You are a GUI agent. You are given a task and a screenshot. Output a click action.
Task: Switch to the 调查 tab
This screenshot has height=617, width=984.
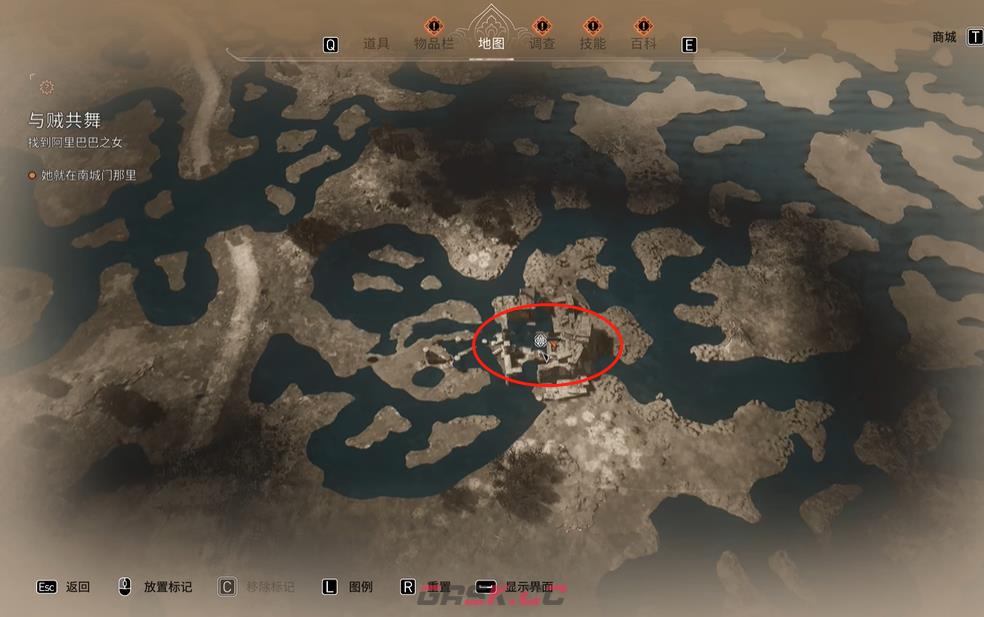(542, 43)
